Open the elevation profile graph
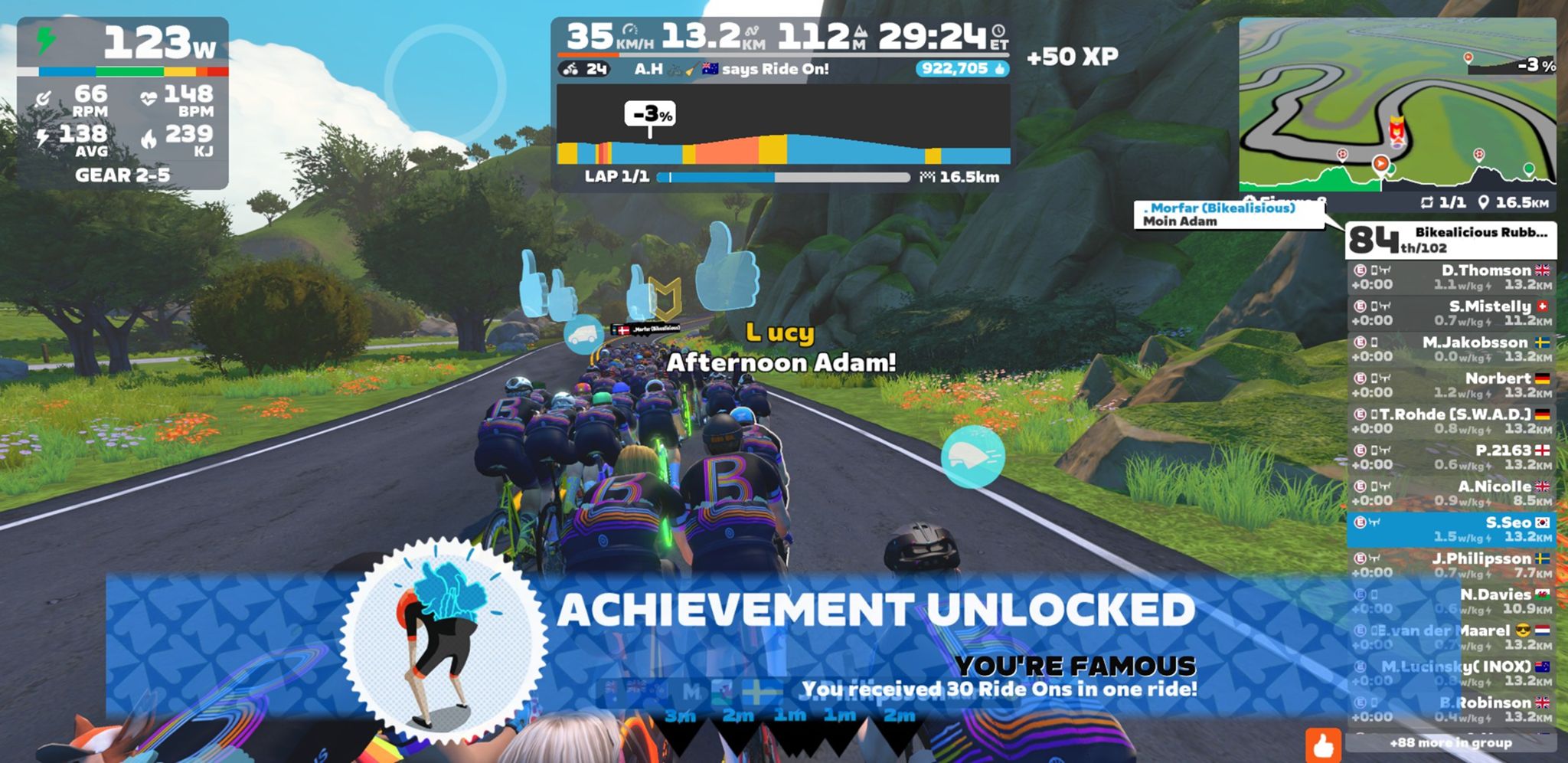The image size is (1568, 763). [x=782, y=125]
